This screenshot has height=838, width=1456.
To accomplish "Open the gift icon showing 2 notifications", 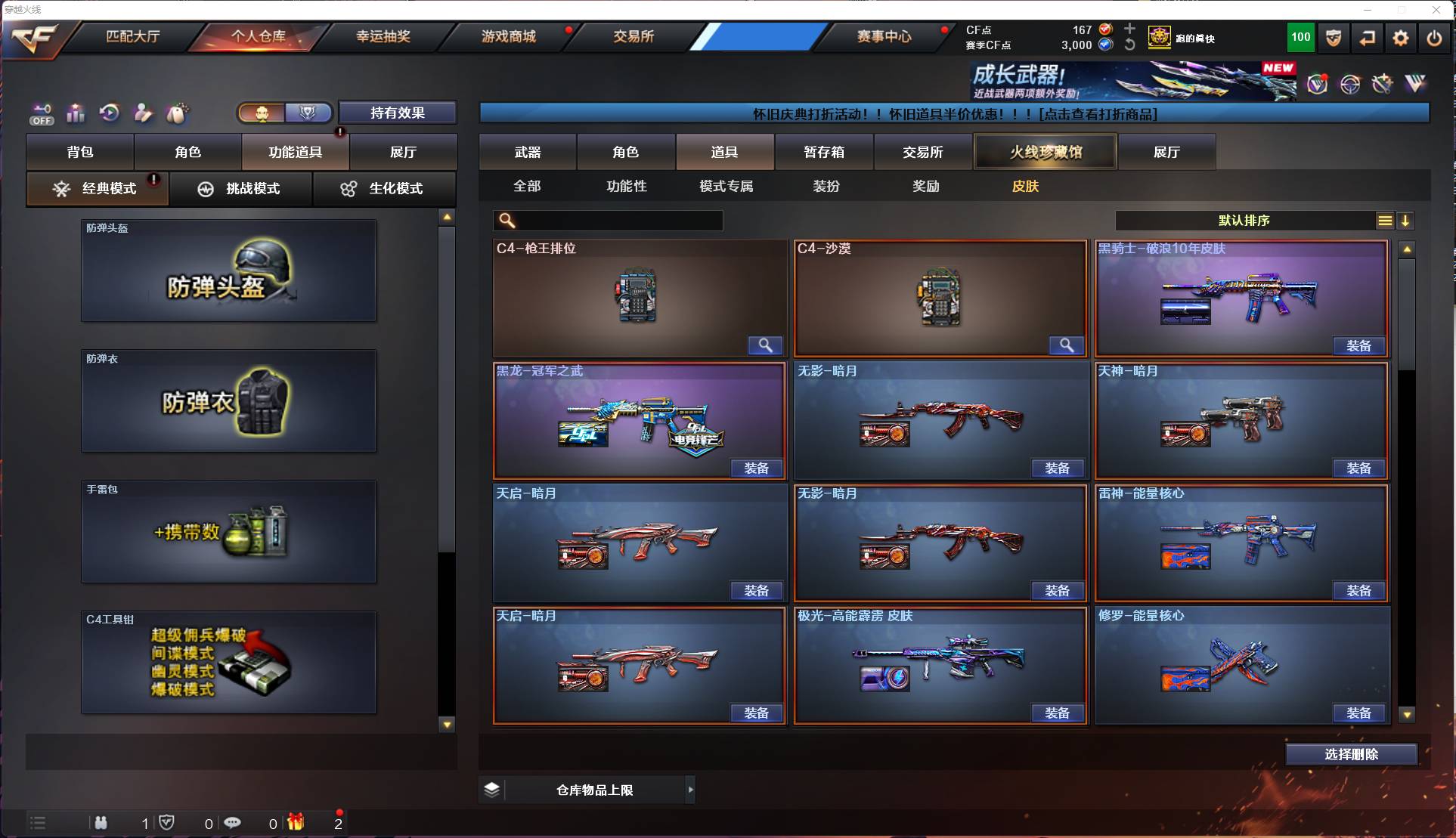I will click(296, 824).
